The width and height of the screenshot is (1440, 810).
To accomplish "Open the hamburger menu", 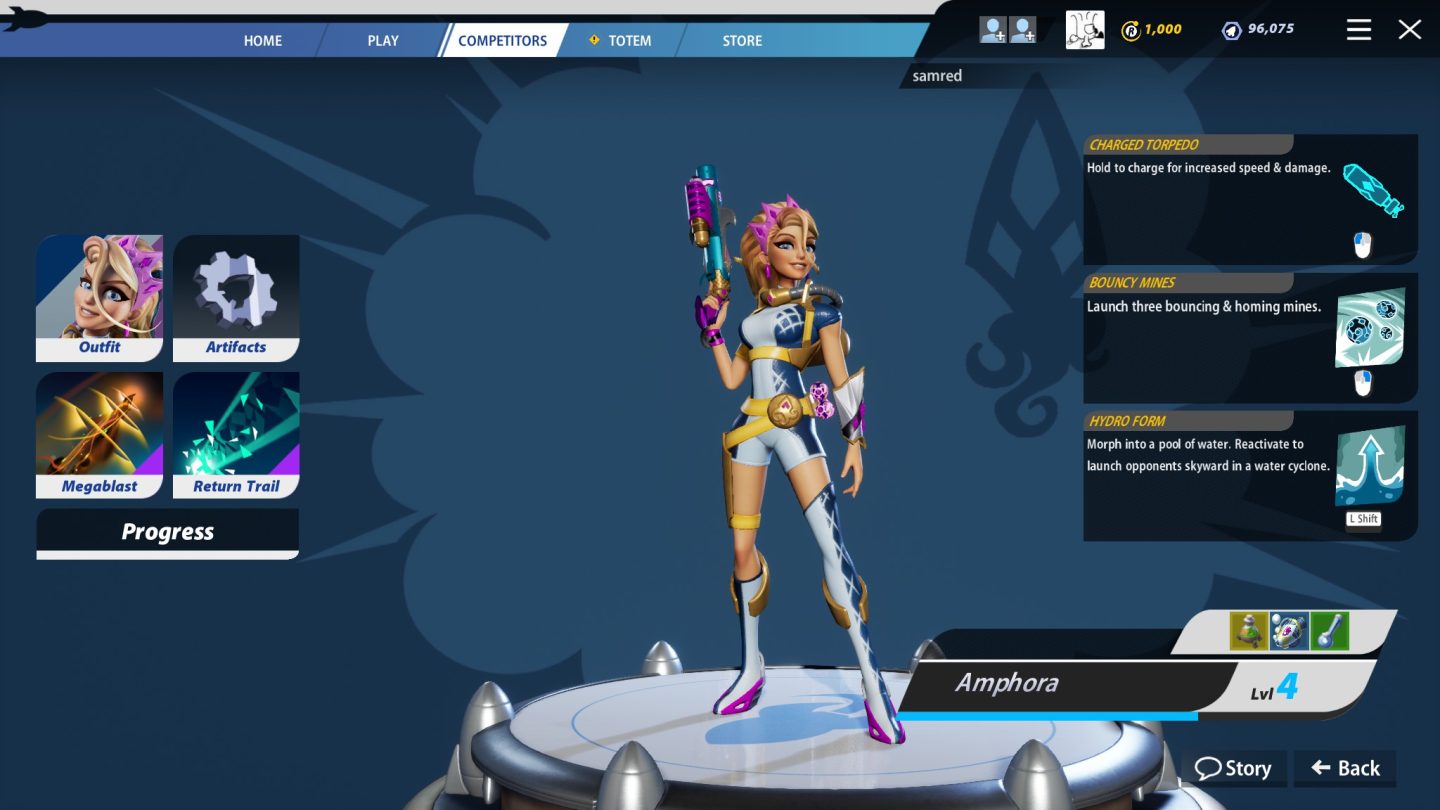I will click(1358, 29).
